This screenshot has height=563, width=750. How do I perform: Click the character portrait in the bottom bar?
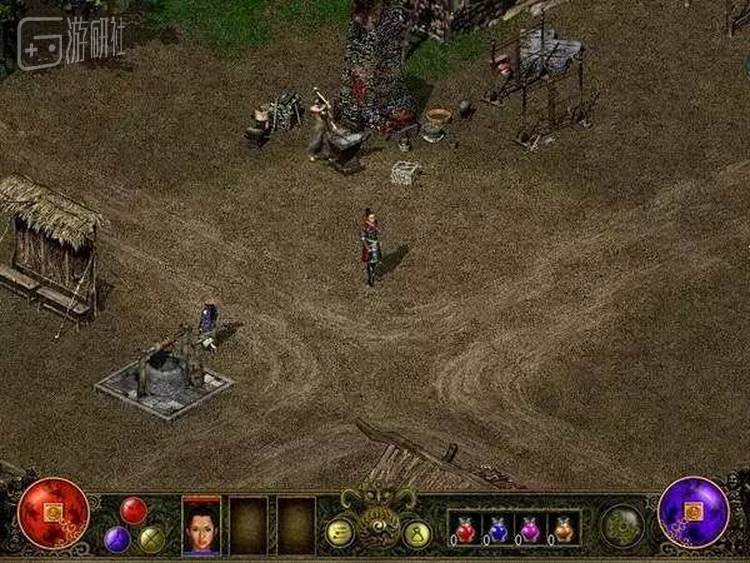coord(201,525)
